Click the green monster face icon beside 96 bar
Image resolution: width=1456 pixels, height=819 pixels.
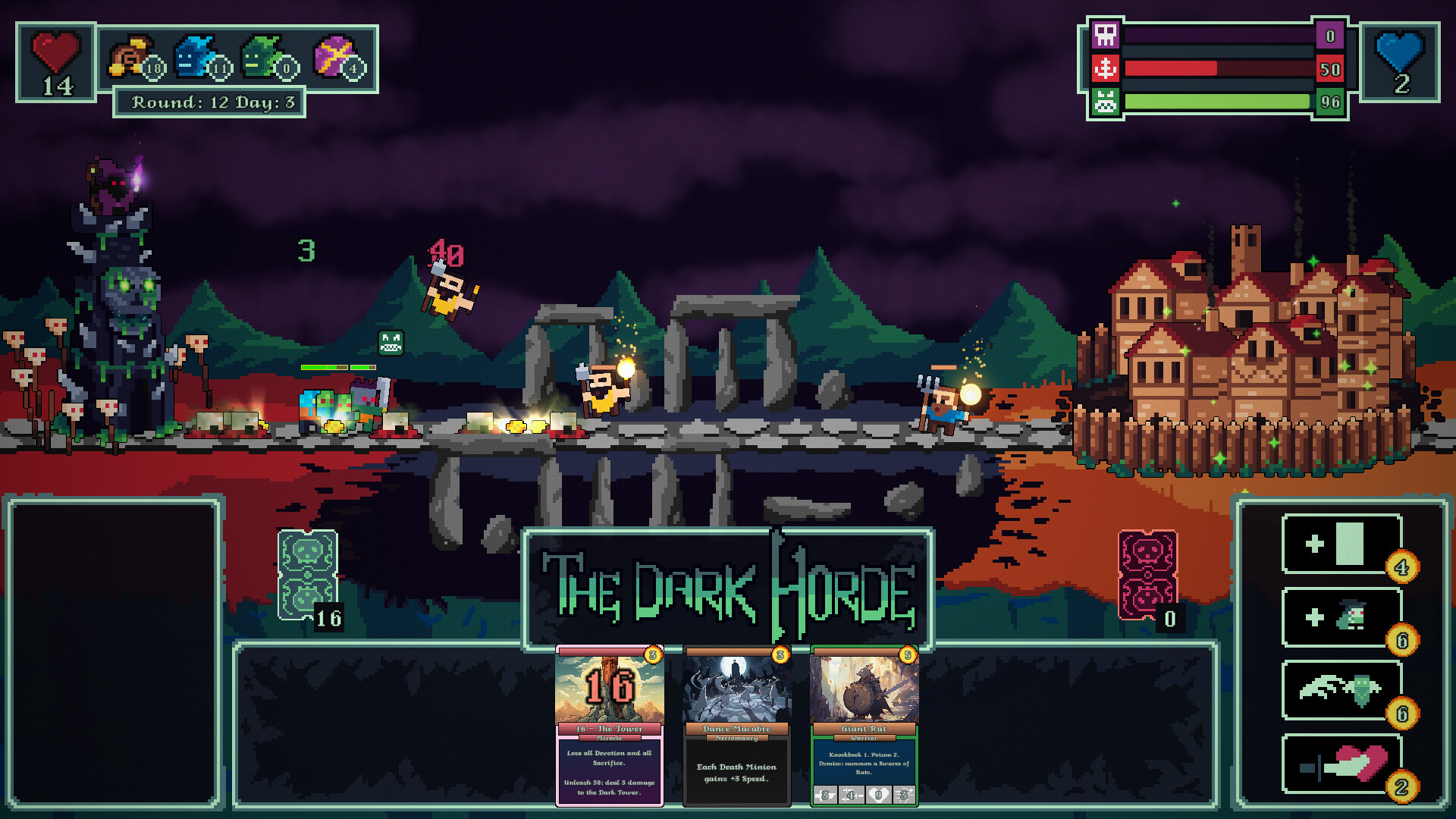coord(1106,100)
